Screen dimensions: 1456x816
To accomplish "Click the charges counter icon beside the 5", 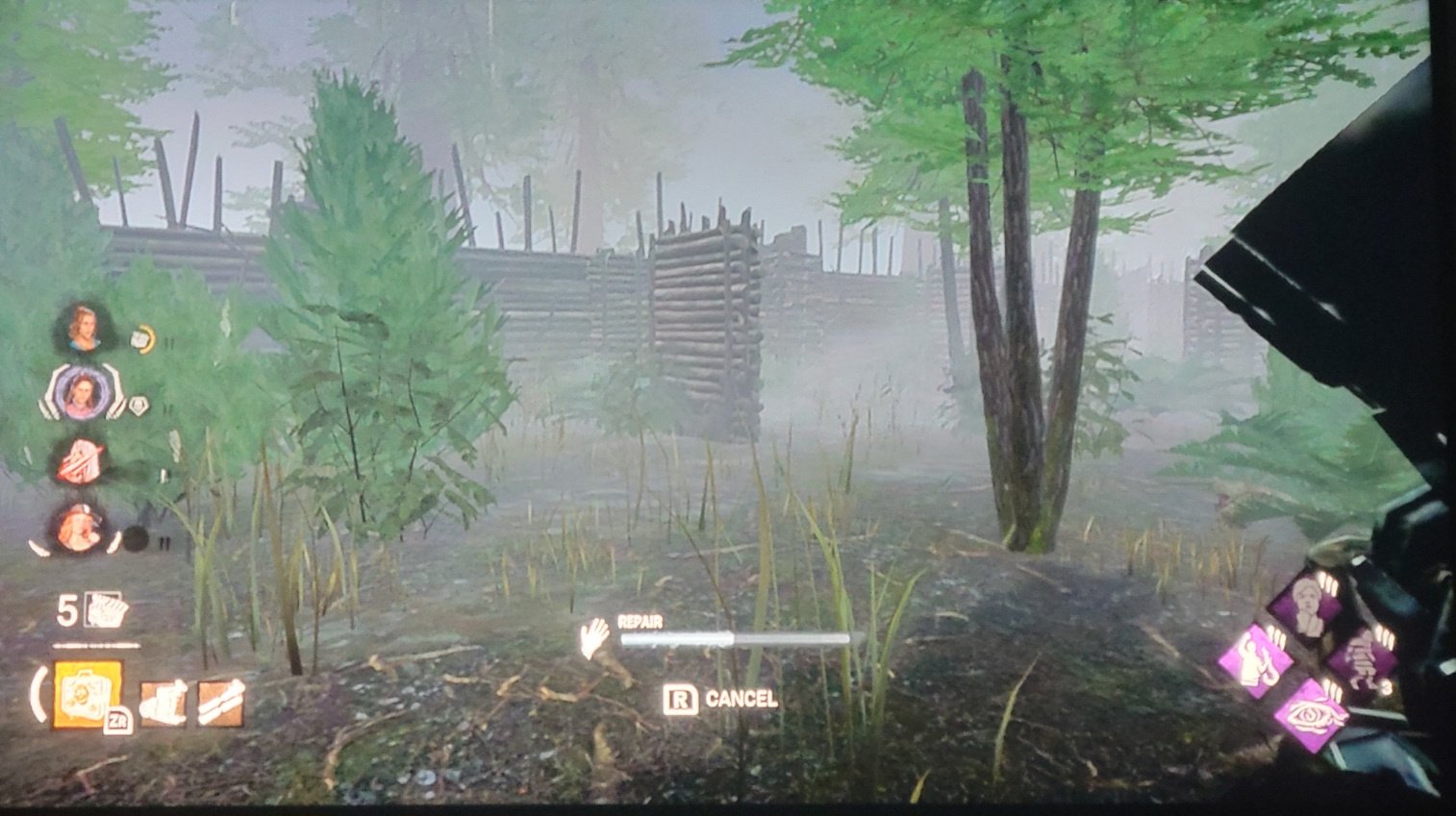I will (106, 611).
